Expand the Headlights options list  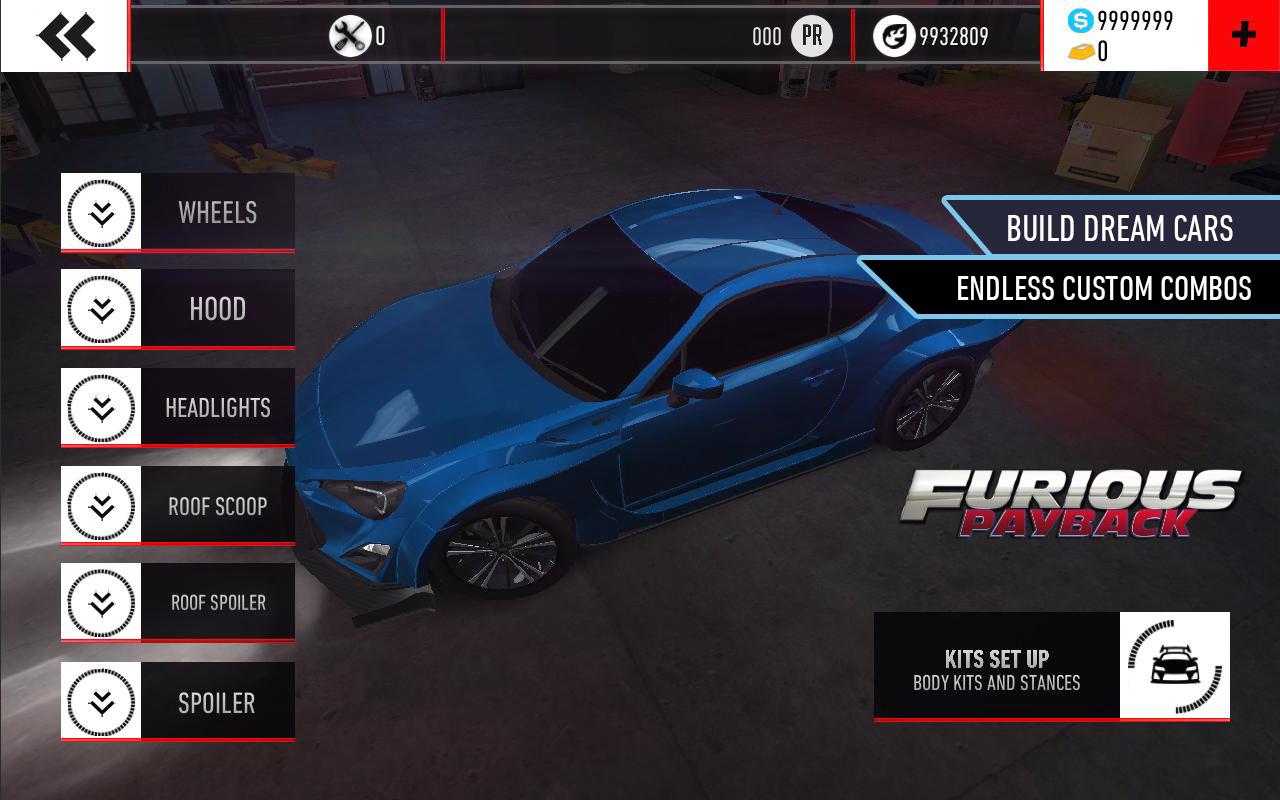click(217, 407)
